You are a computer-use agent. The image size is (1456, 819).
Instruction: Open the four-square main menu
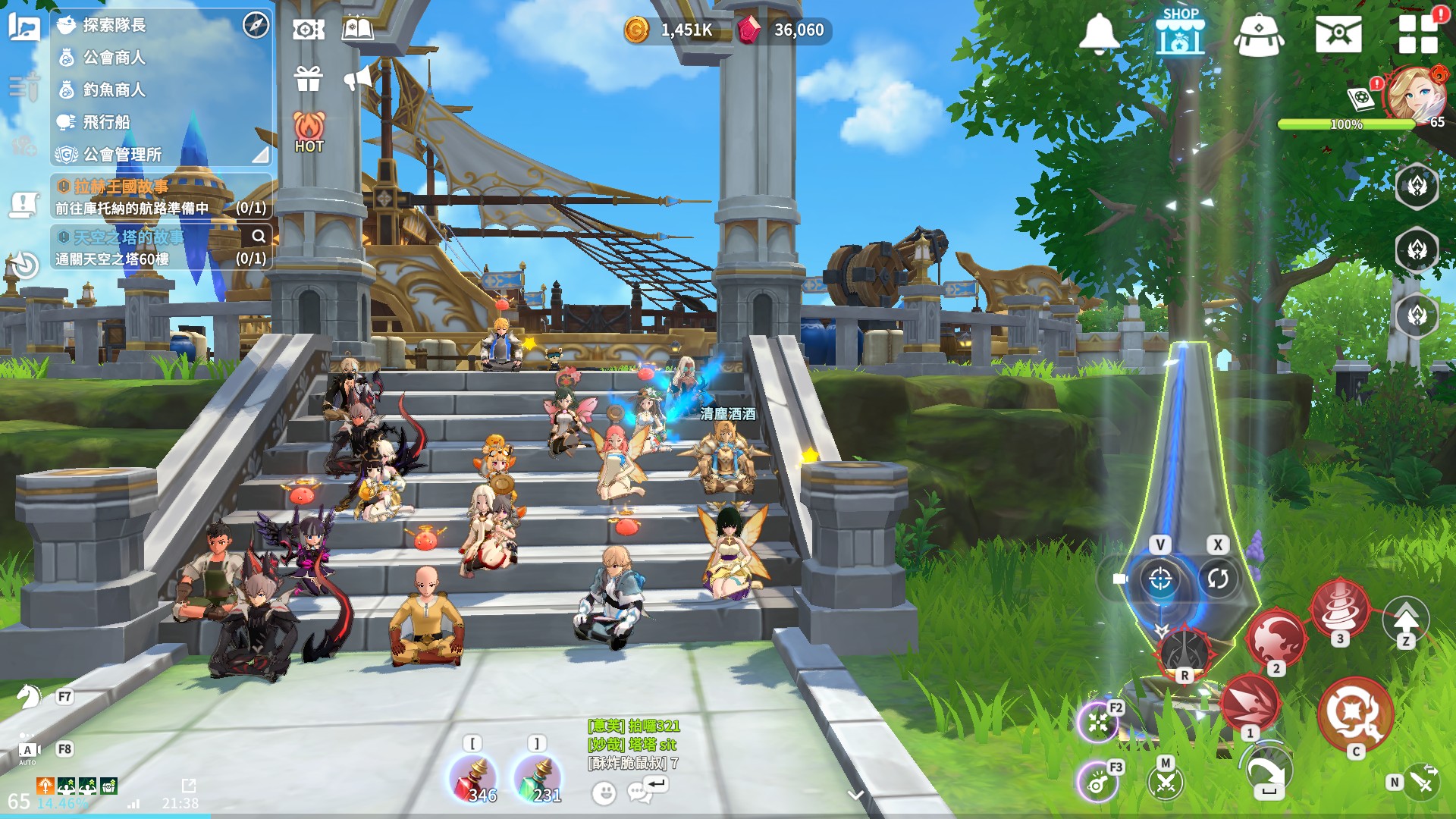pyautogui.click(x=1418, y=33)
